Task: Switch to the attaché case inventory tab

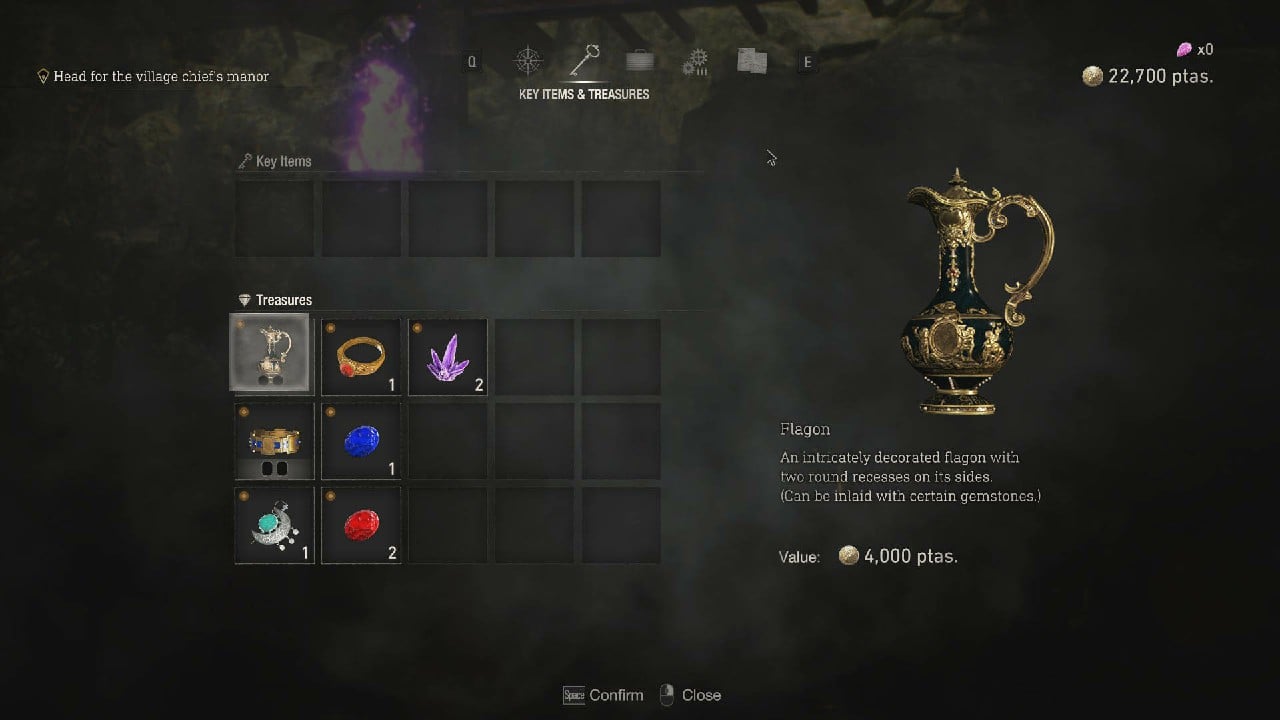Action: pyautogui.click(x=640, y=62)
